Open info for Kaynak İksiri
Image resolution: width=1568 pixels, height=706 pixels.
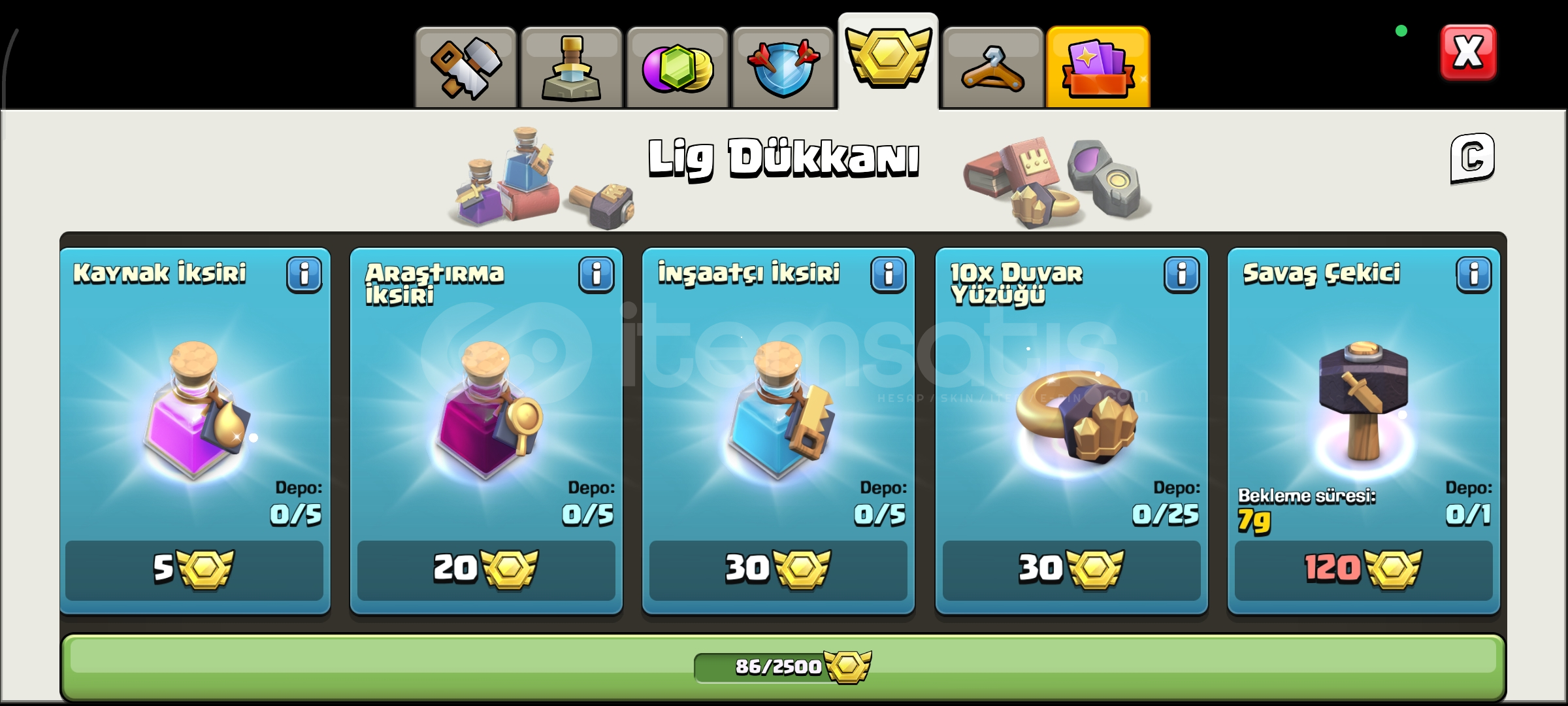[x=304, y=273]
